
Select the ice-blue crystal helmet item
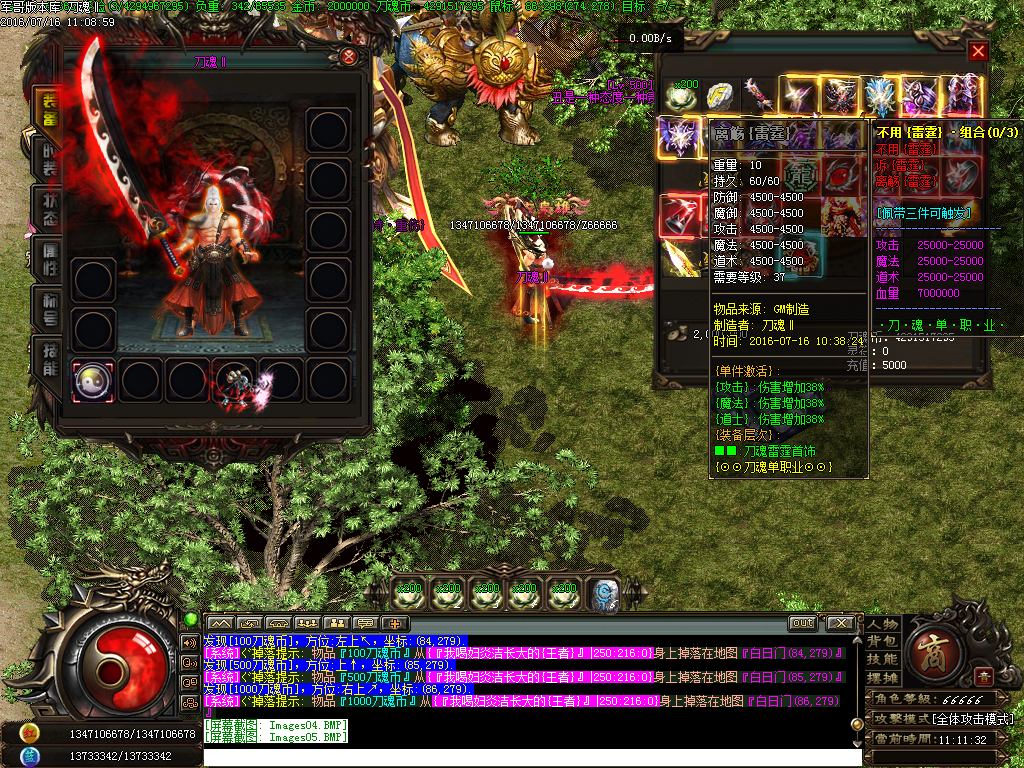tap(880, 96)
